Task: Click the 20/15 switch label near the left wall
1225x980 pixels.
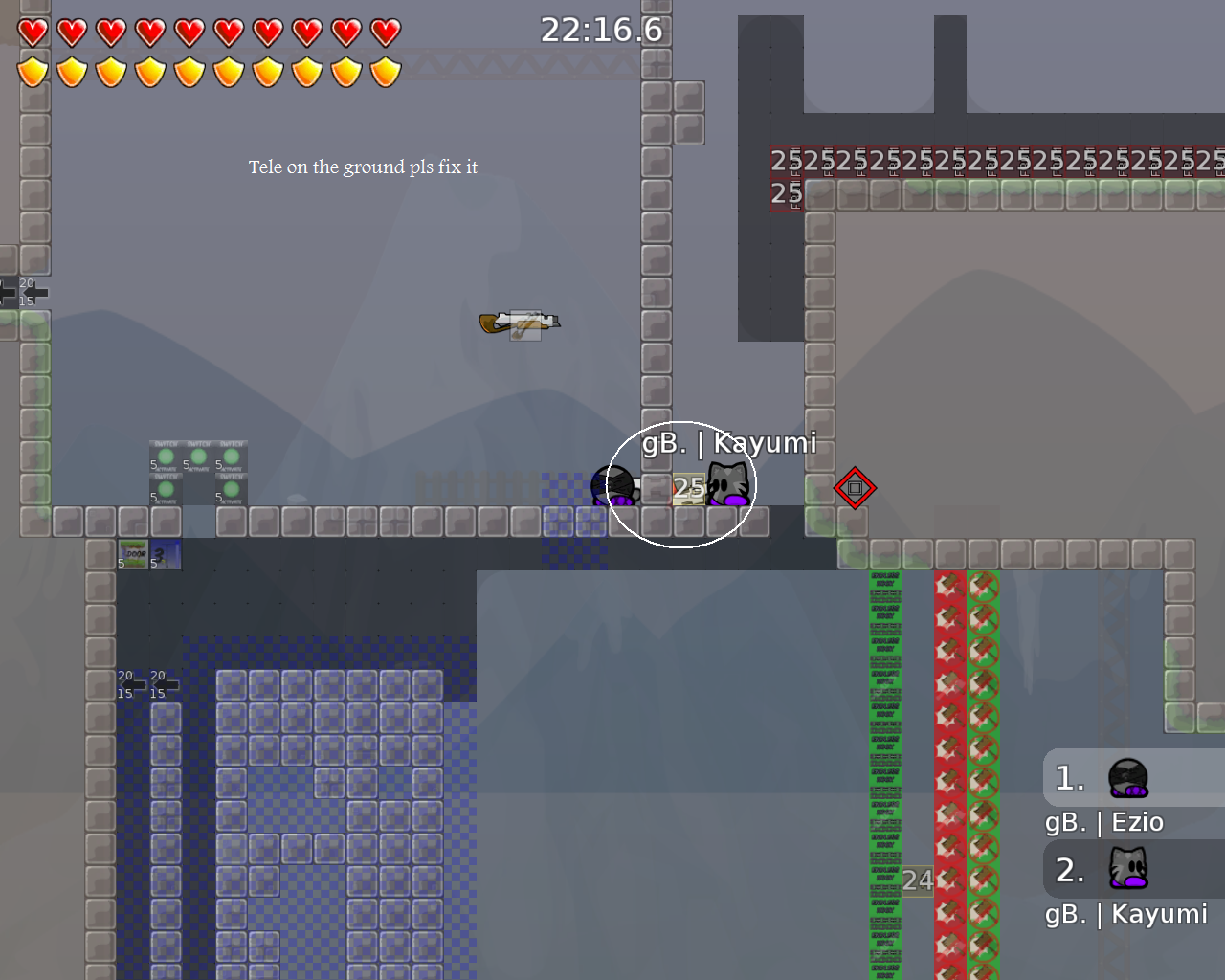Action: click(x=28, y=290)
